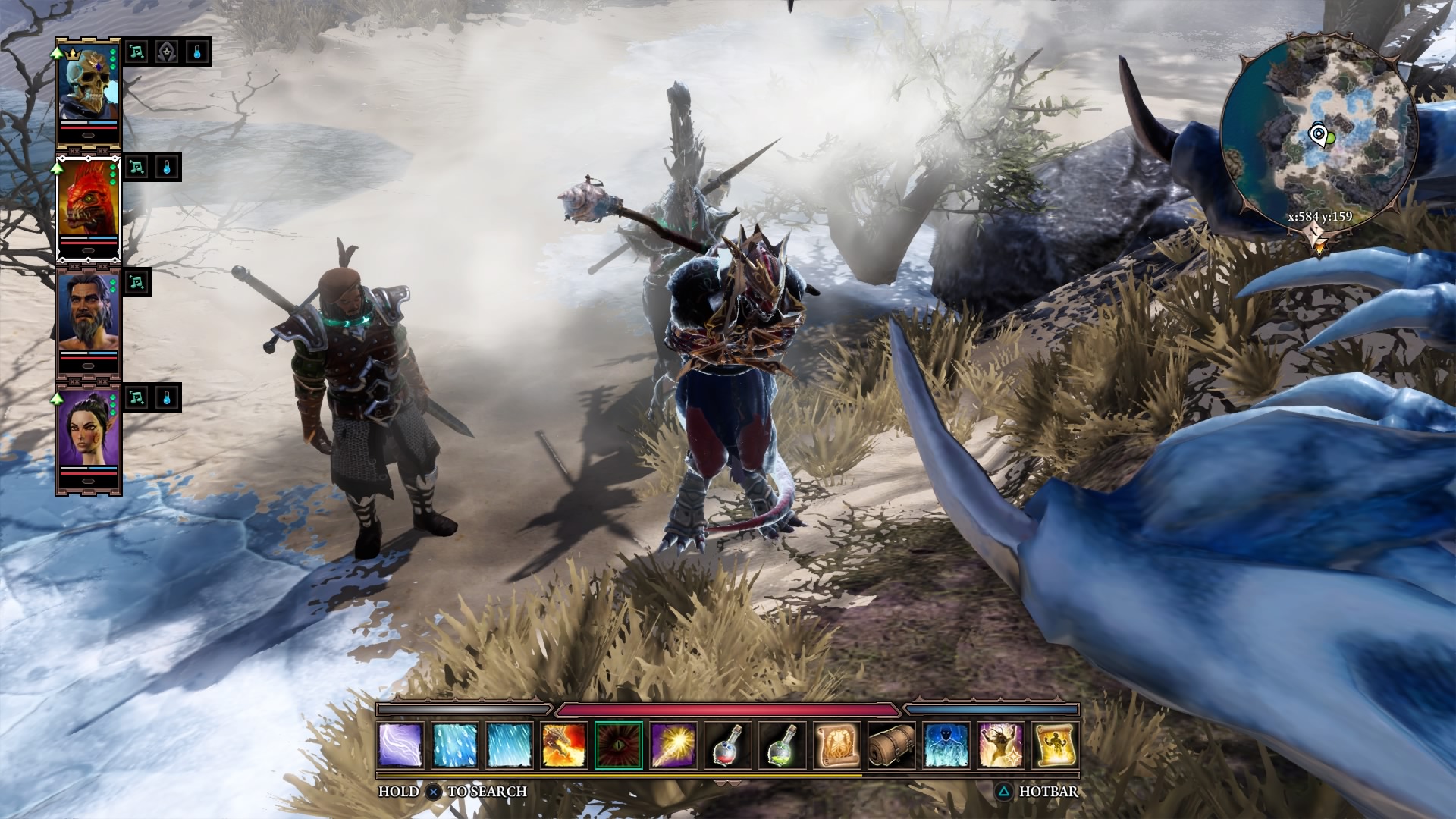1456x819 pixels.
Task: Cast the golden flexing figure skill
Action: [1001, 745]
